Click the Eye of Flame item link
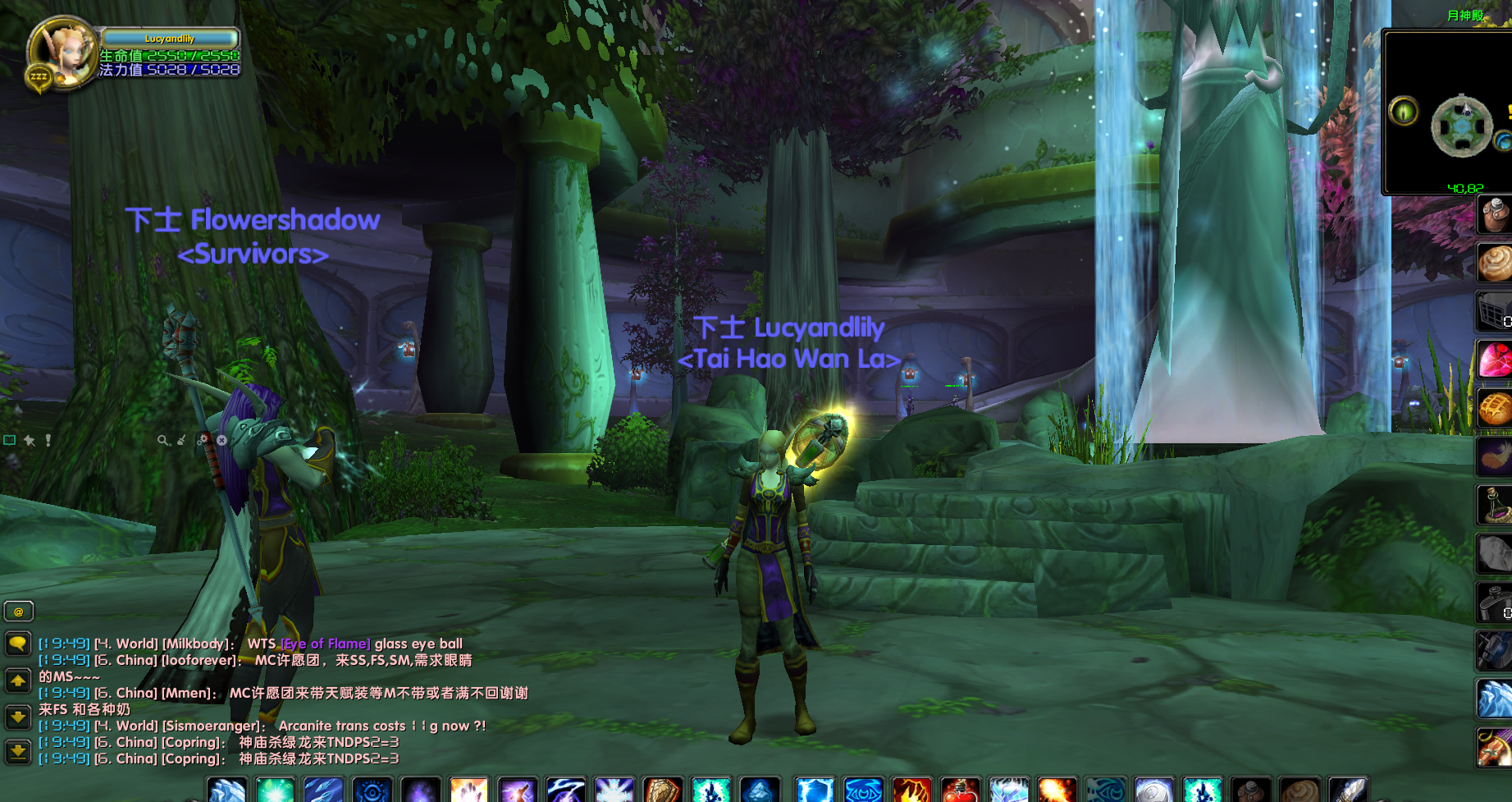Viewport: 1512px width, 802px height. [326, 644]
